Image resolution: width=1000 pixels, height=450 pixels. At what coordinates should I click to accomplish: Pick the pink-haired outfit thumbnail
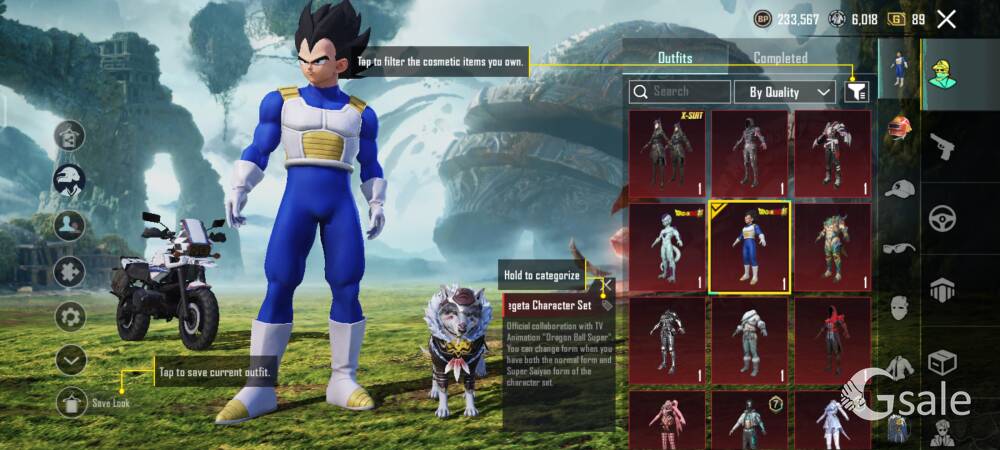(668, 420)
